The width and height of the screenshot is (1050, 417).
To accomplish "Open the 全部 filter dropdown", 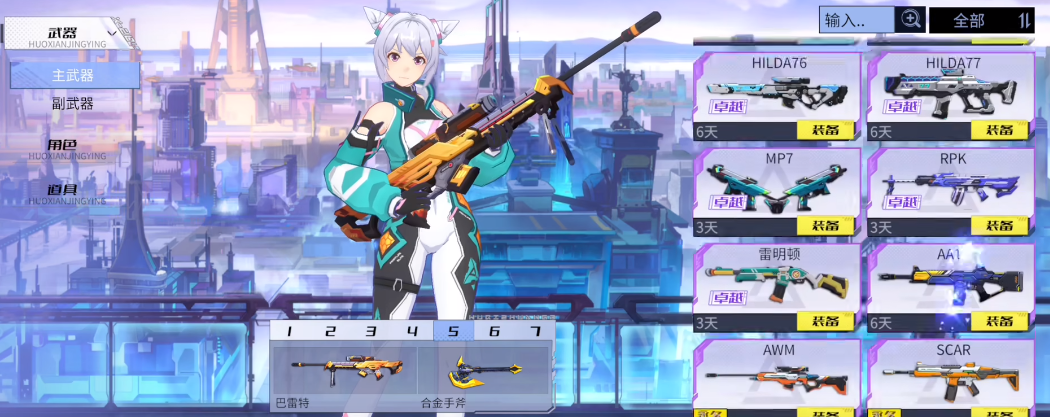I will click(x=981, y=20).
